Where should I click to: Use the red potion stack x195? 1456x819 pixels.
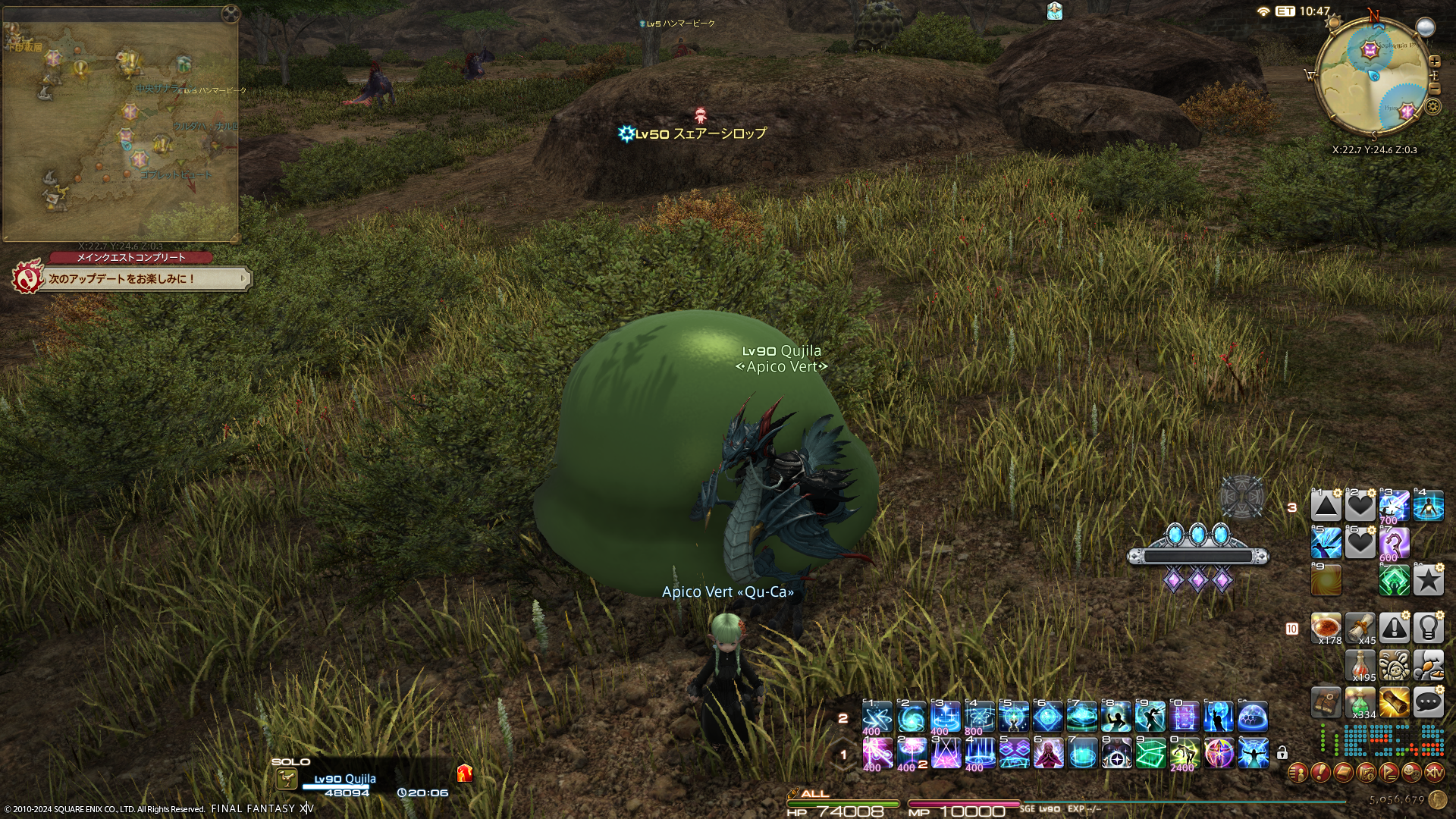pyautogui.click(x=1360, y=666)
